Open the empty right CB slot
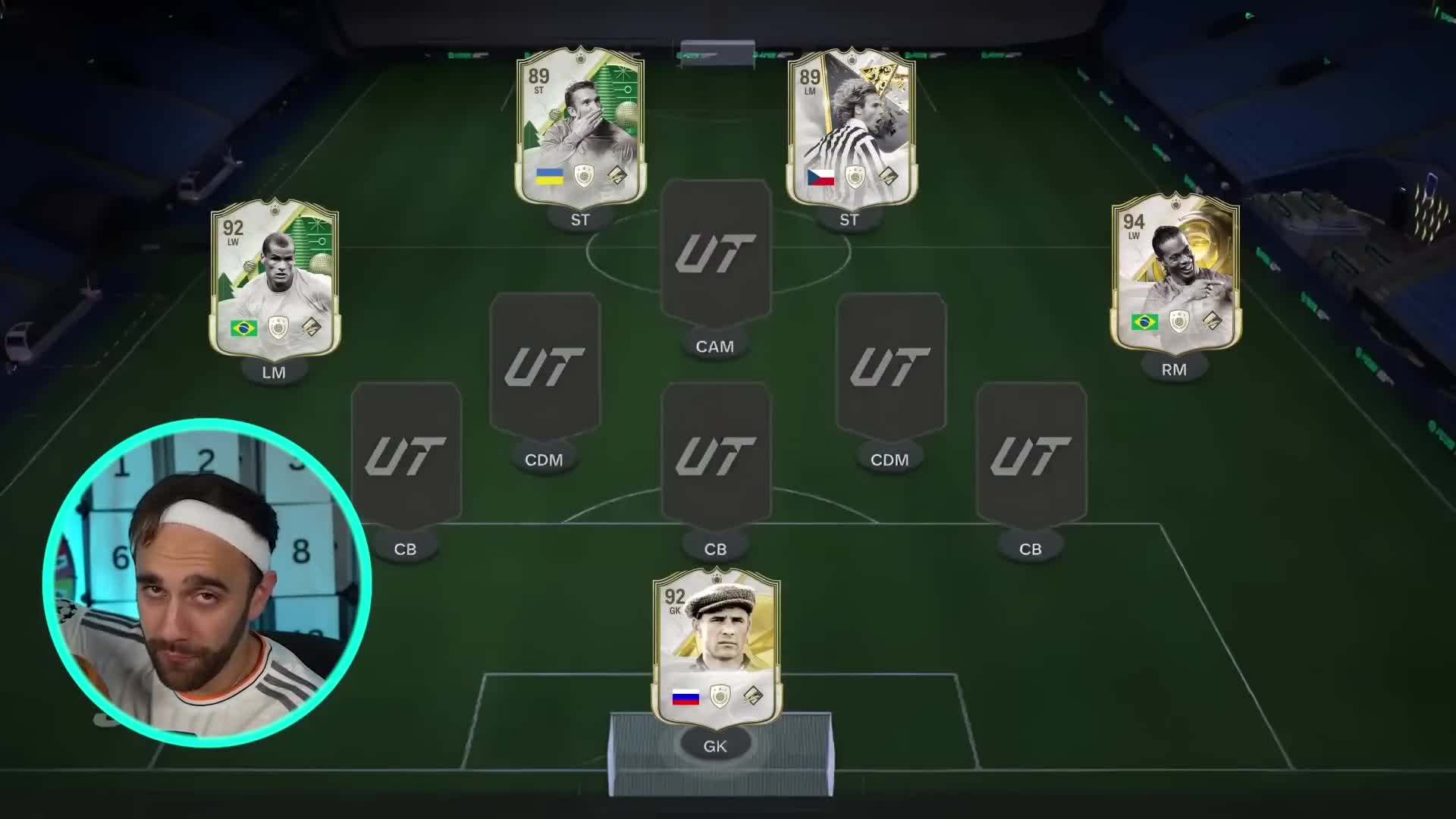1456x819 pixels. click(x=1030, y=455)
